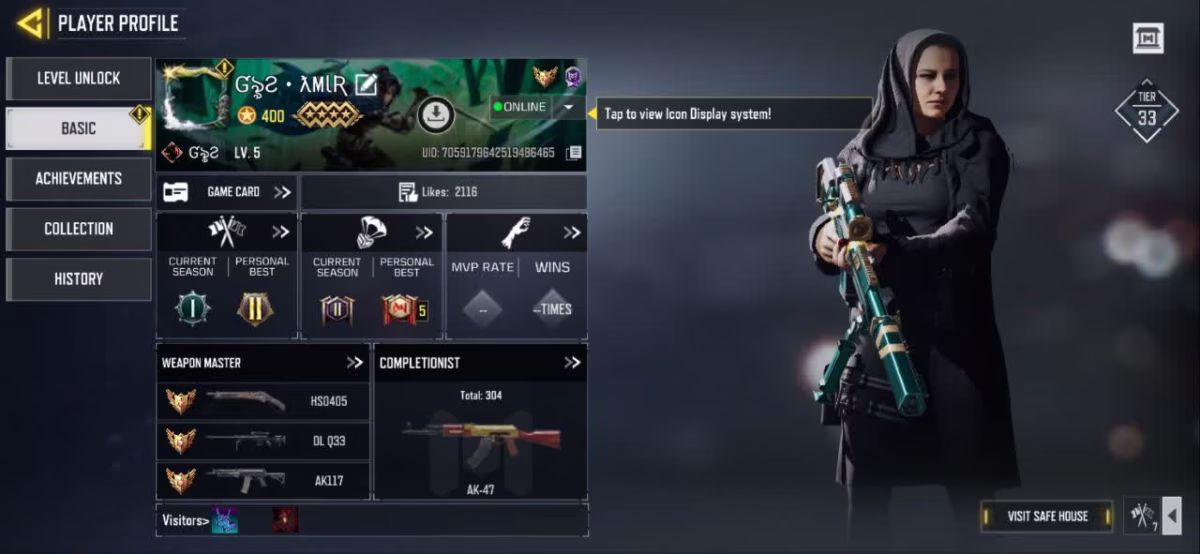Visit the Safe House

pos(1047,516)
